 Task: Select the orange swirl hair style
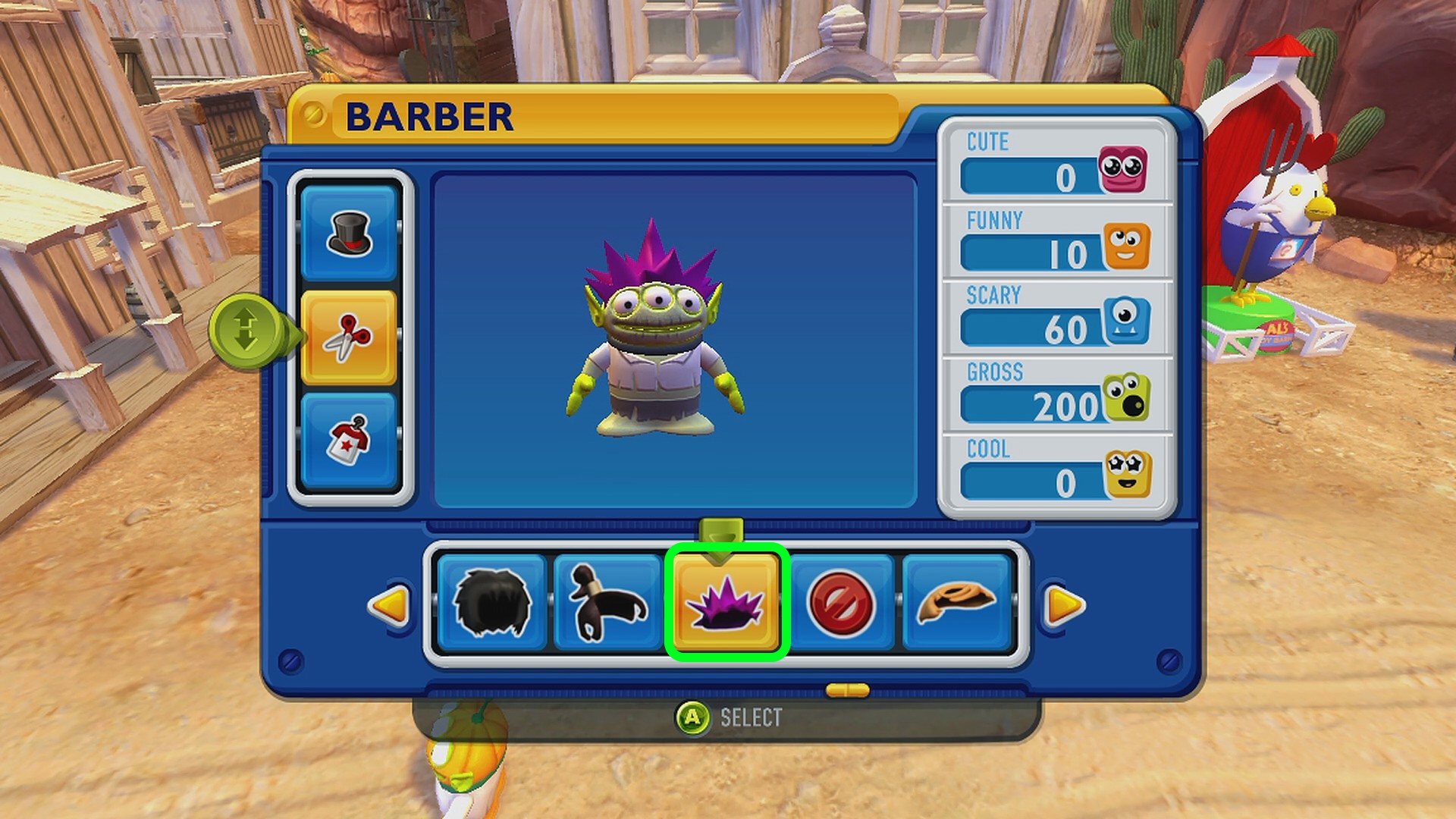(x=957, y=603)
